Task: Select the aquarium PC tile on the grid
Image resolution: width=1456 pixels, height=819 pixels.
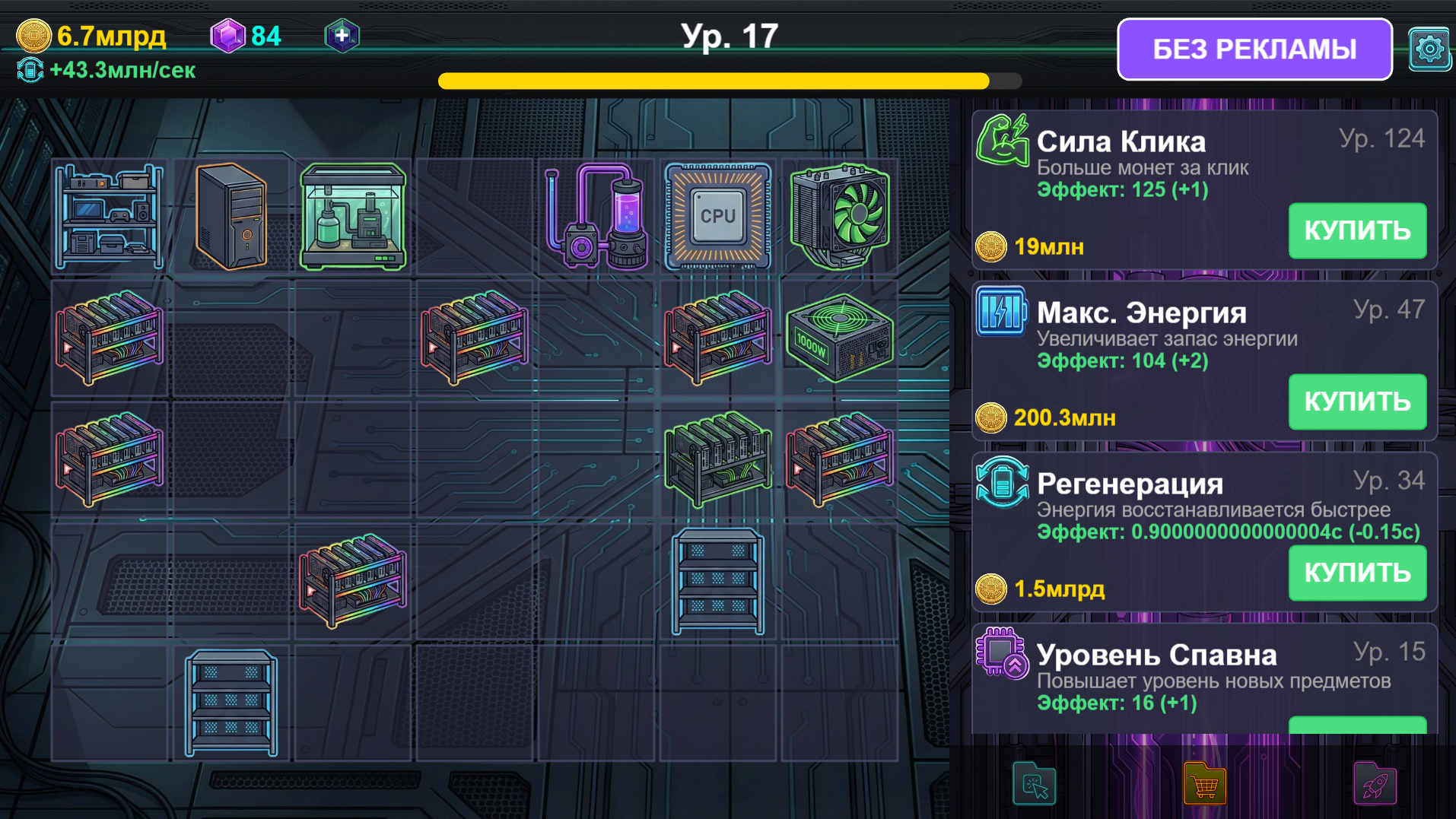Action: tap(353, 217)
